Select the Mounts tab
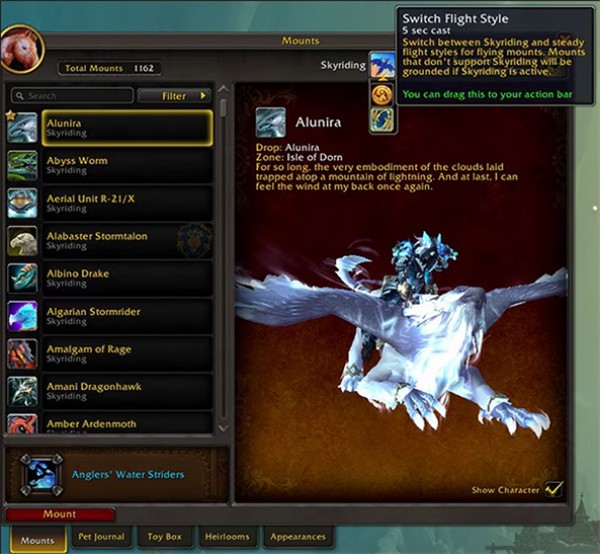Viewport: 600px width, 554px height. coord(38,539)
